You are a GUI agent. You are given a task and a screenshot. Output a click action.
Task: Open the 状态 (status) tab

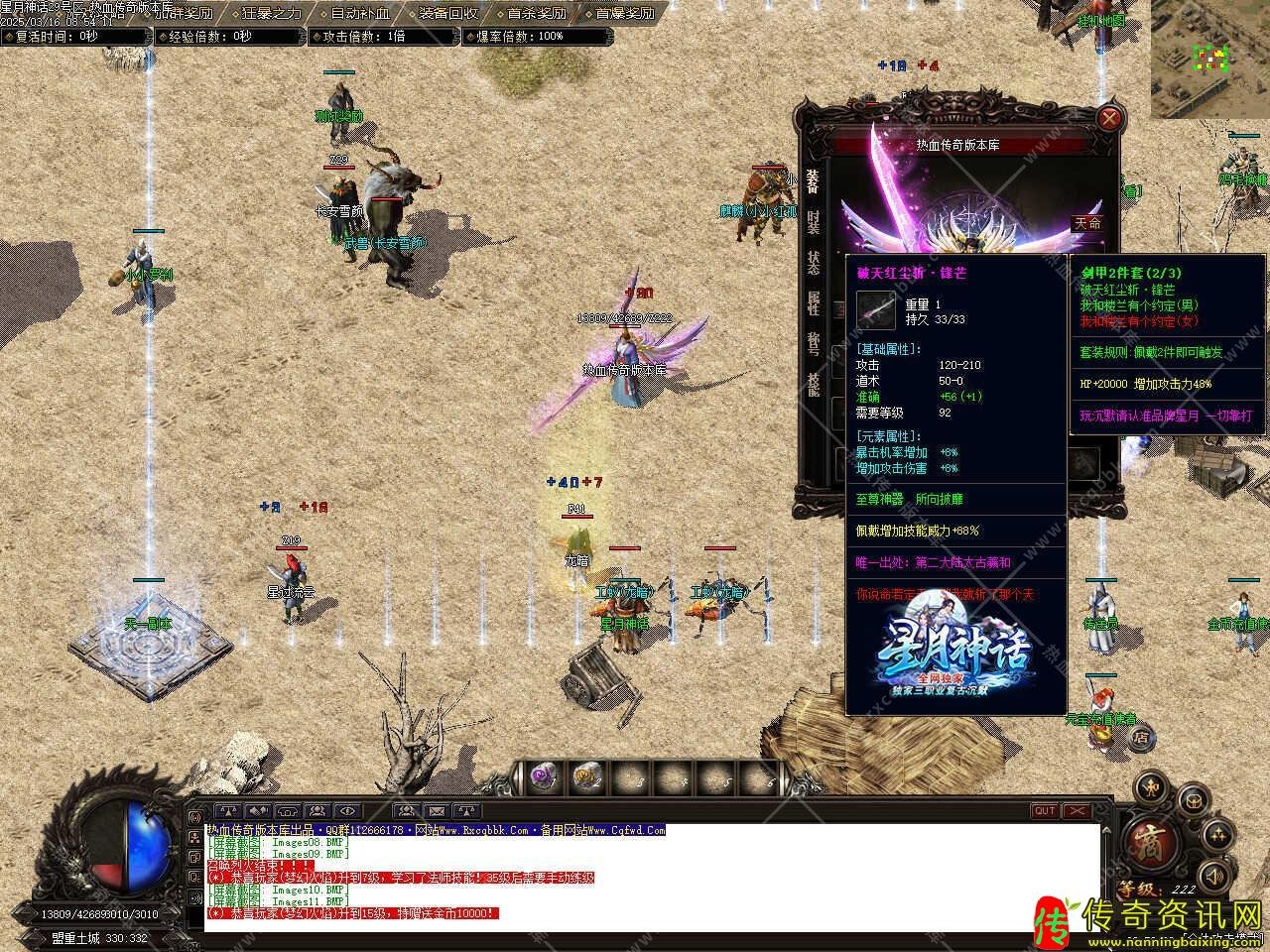click(x=814, y=263)
